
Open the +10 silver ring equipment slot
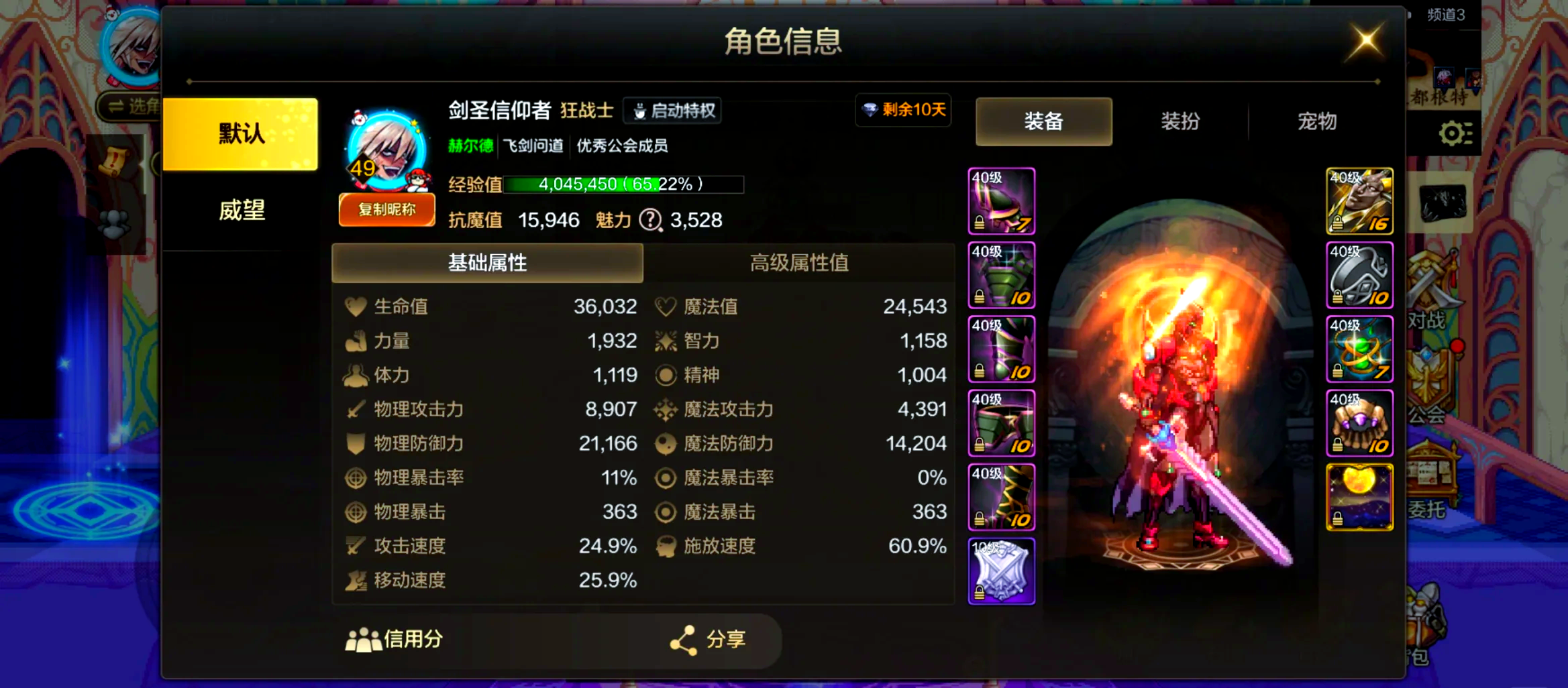1359,275
